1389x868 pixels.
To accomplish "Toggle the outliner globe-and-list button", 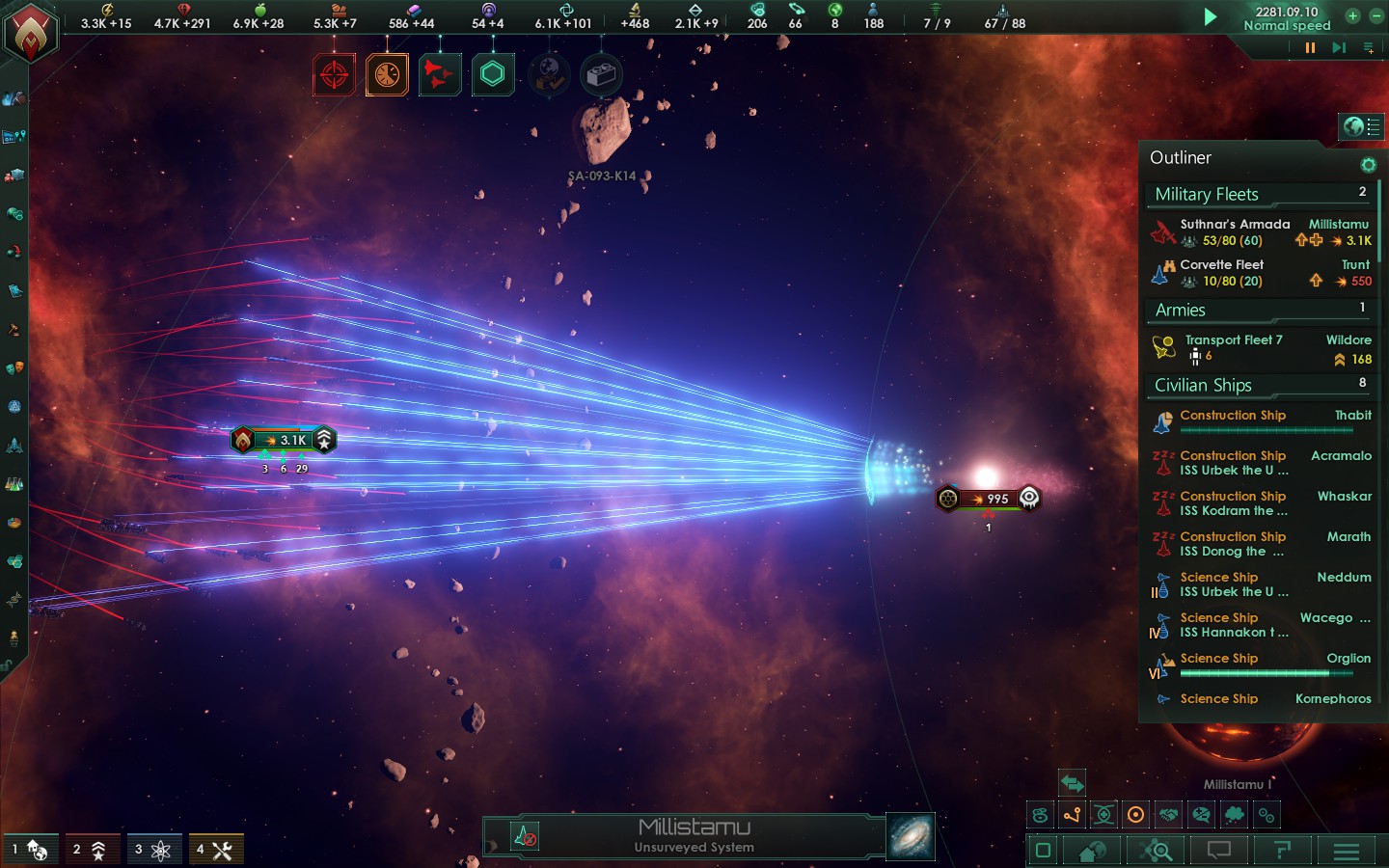I will 1361,126.
